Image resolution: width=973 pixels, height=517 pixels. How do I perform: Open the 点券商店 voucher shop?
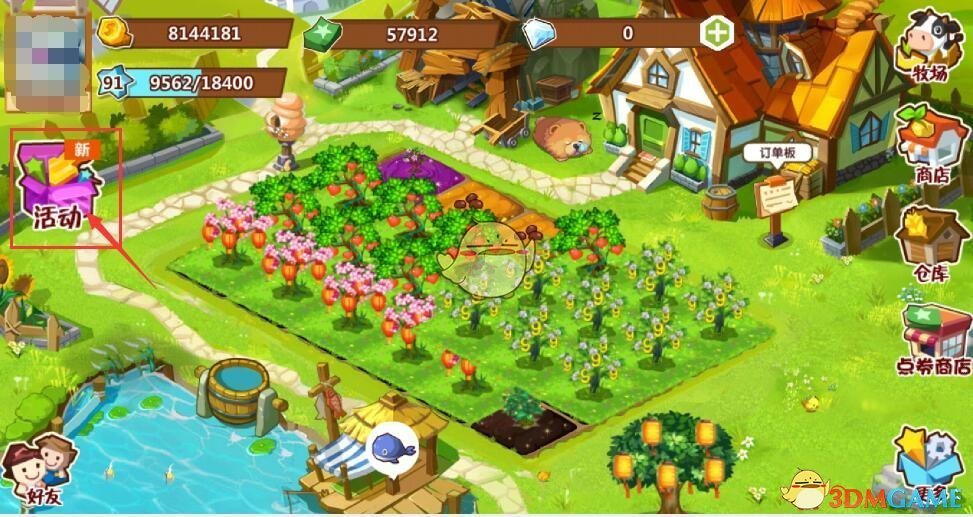coord(934,338)
